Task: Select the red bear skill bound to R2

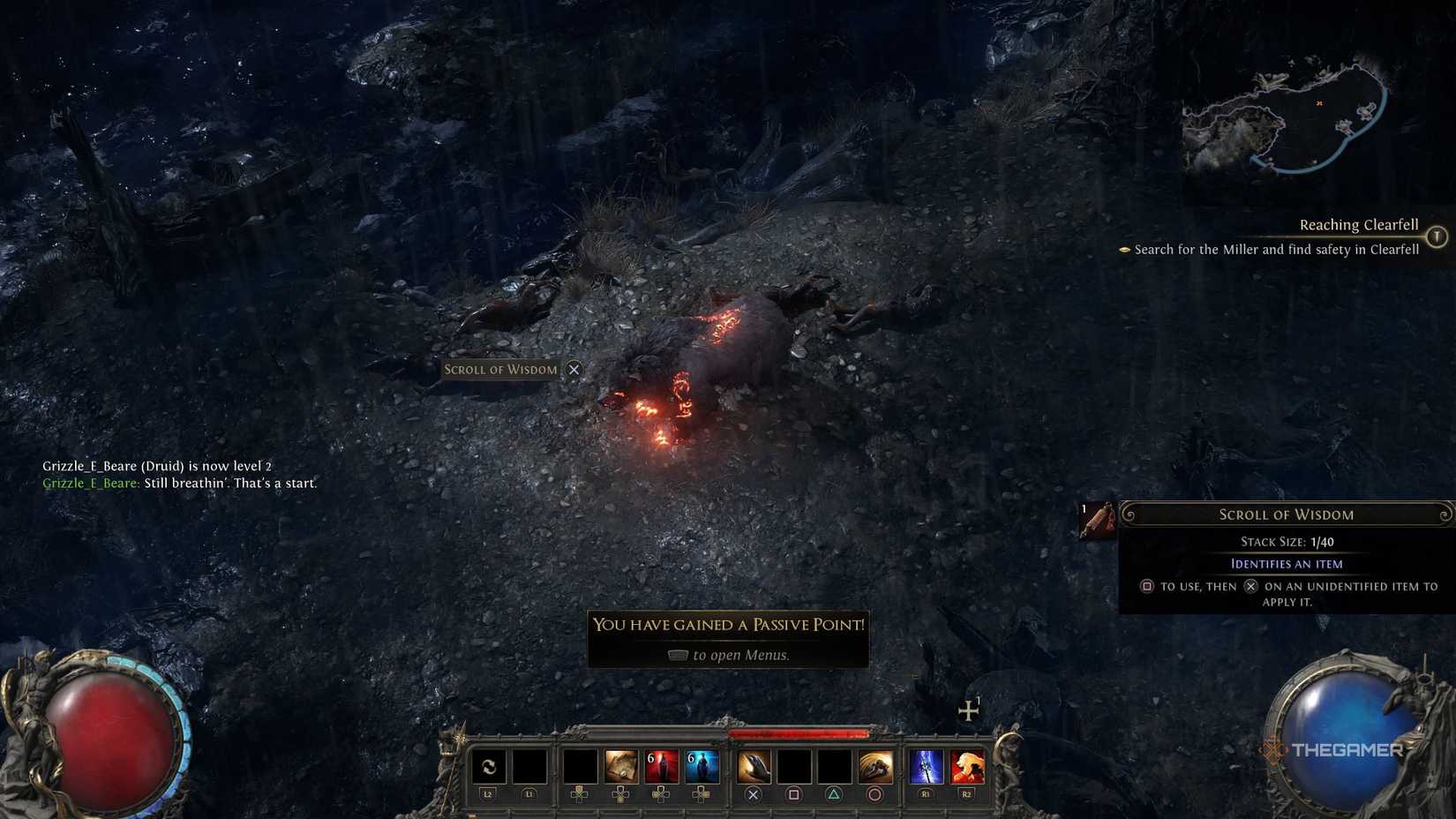Action: click(x=965, y=764)
